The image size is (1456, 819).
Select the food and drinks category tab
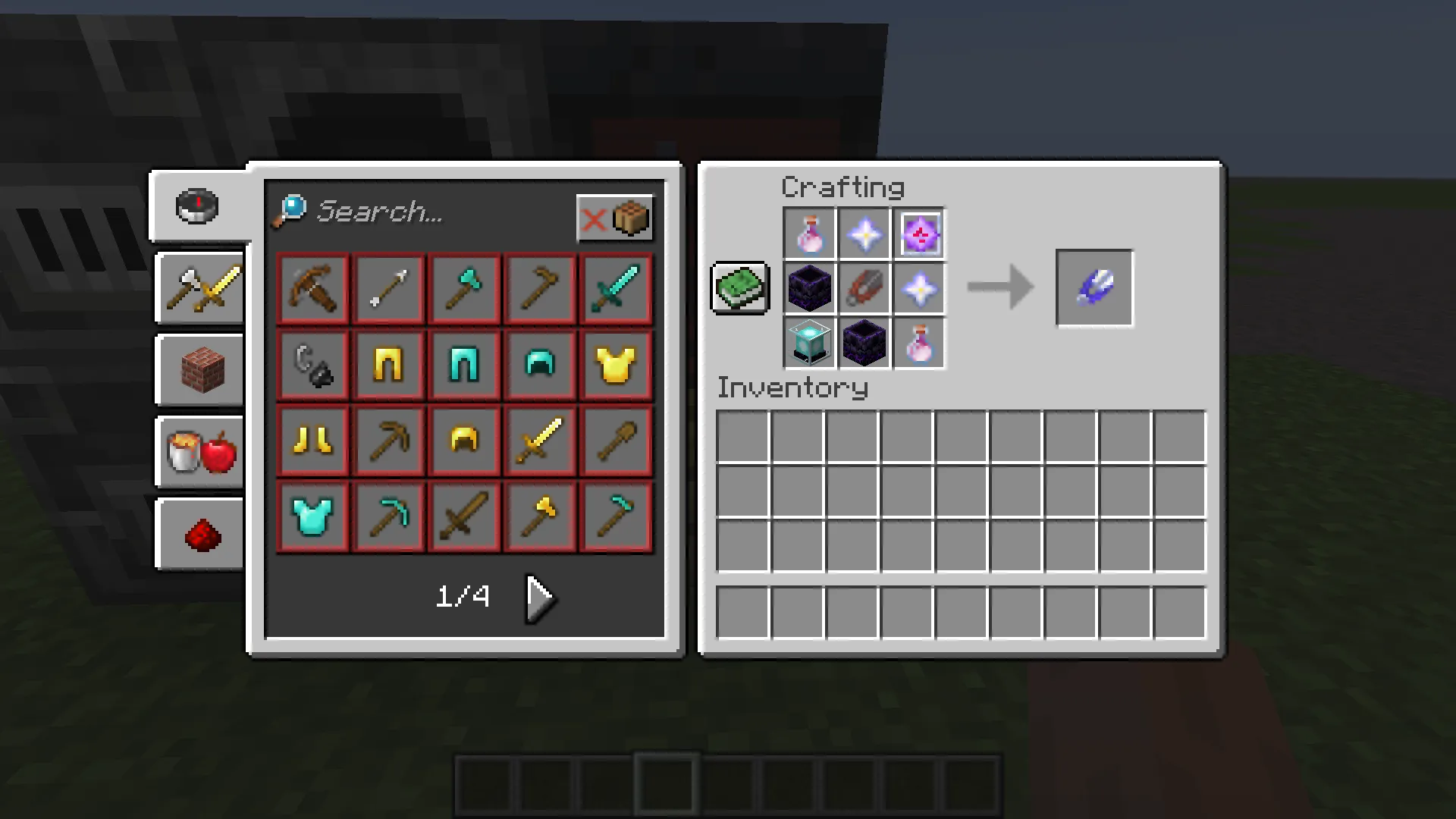[x=199, y=453]
